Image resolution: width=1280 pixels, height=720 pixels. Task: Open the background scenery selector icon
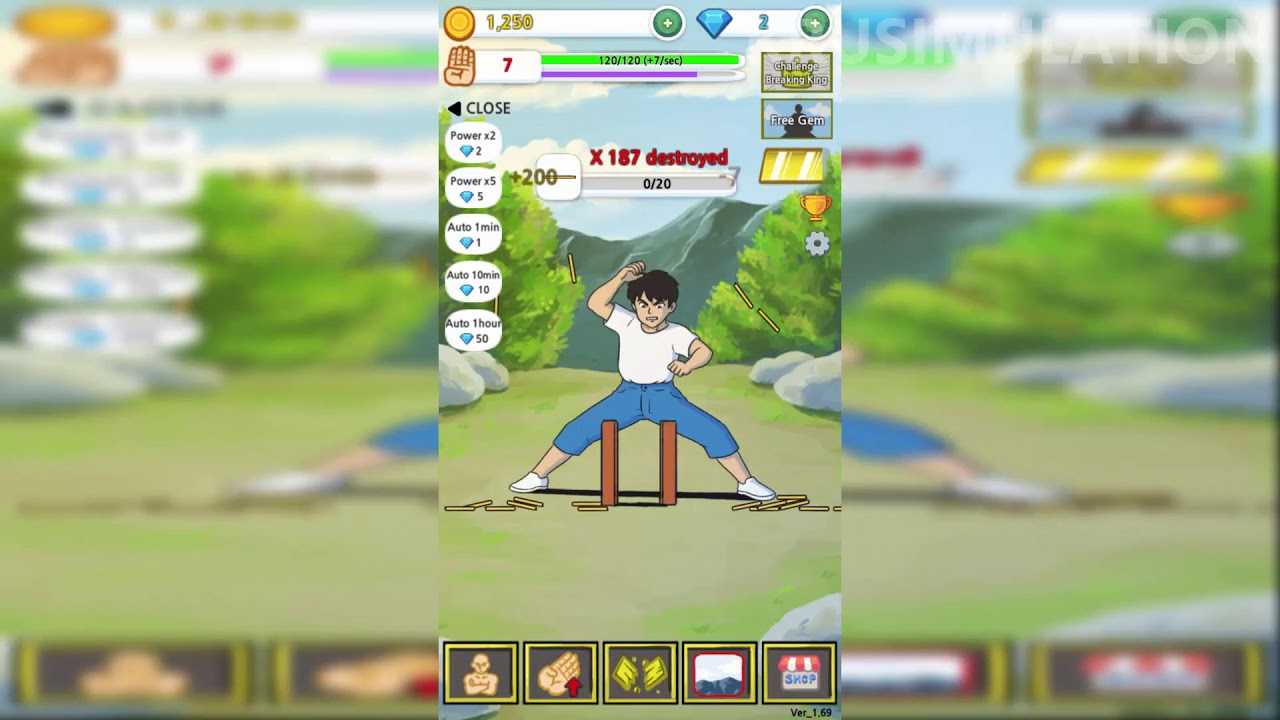[x=720, y=672]
